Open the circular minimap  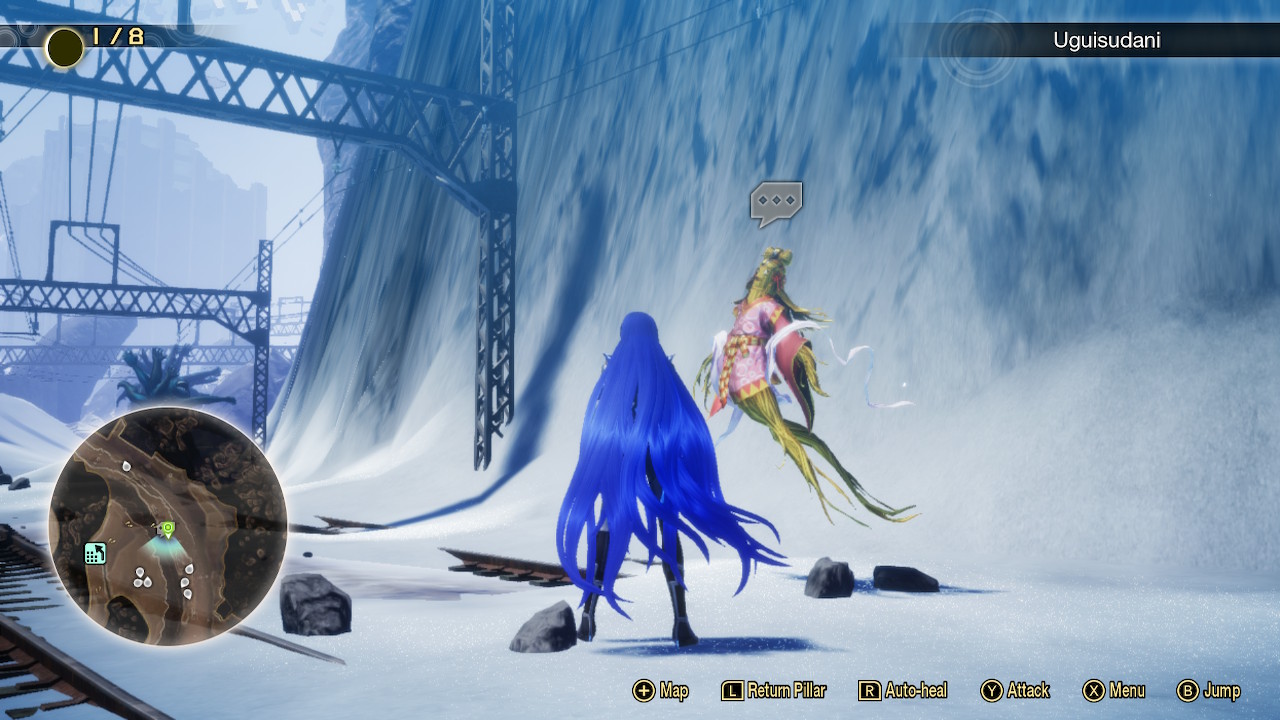pos(168,525)
